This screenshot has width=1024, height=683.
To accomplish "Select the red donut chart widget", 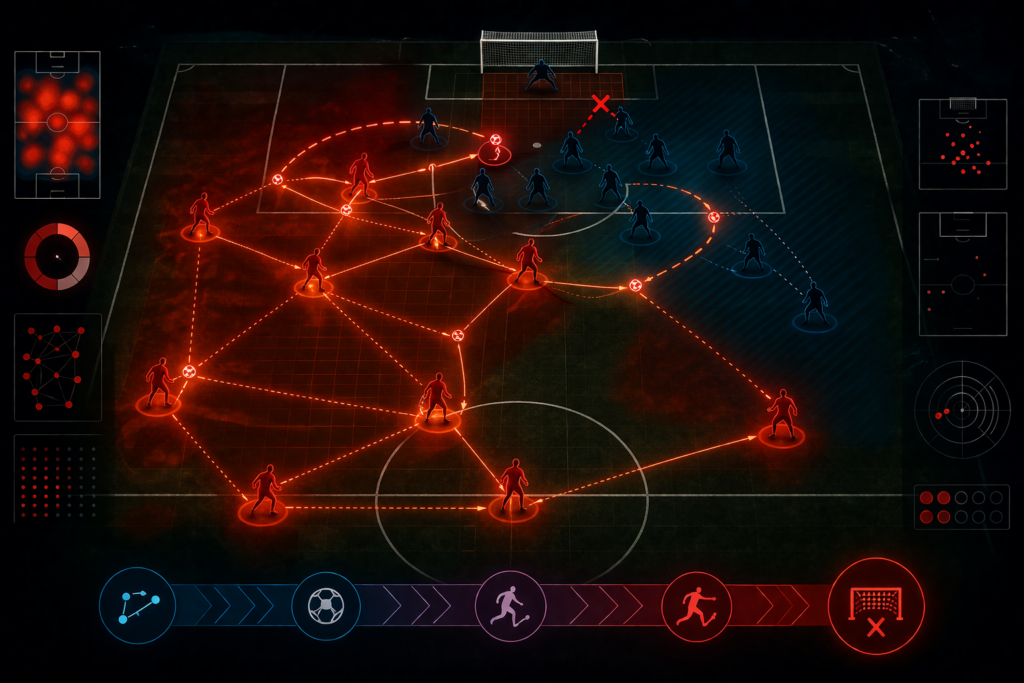I will (57, 257).
